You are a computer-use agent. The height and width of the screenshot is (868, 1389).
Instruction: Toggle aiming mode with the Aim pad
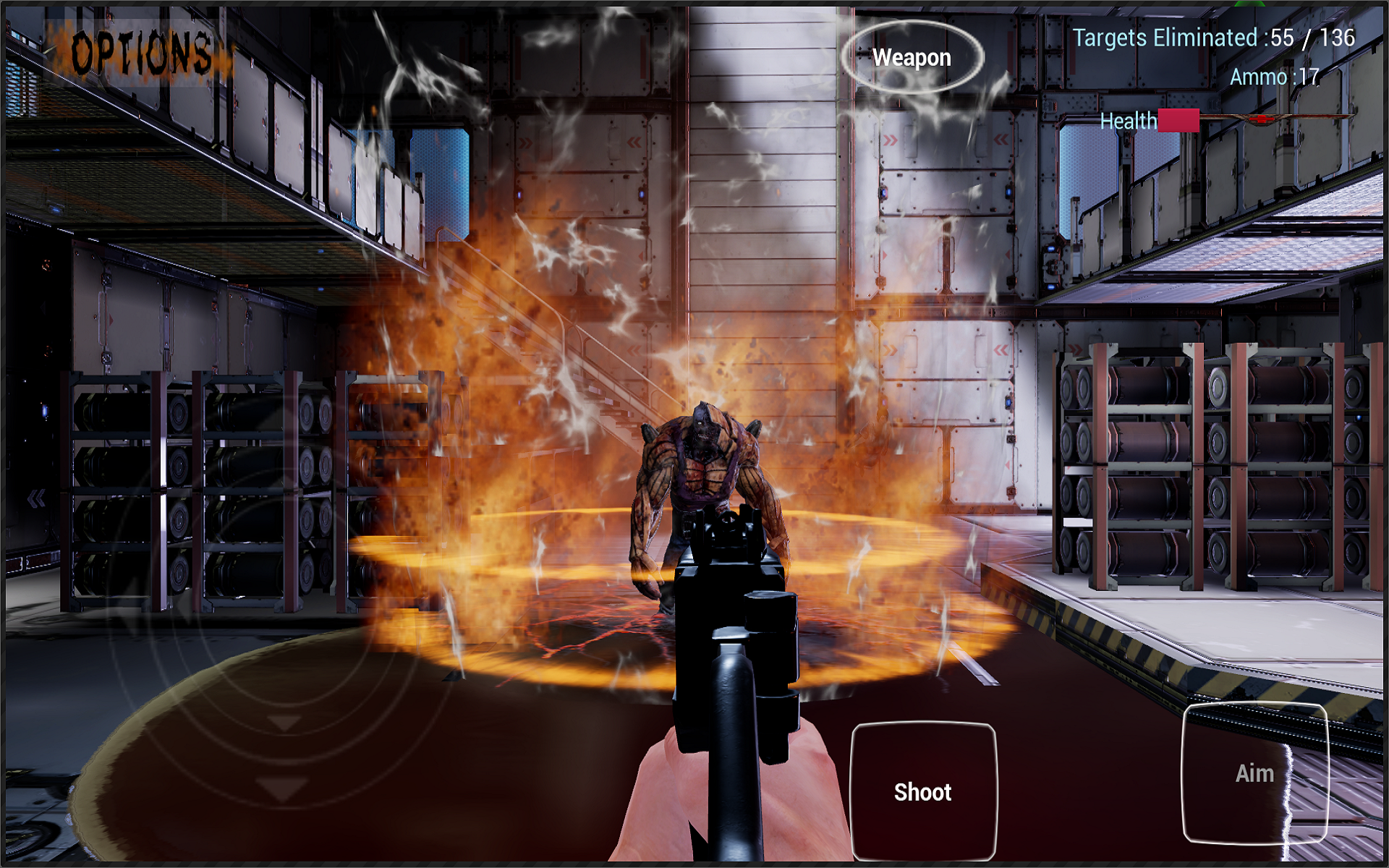1256,773
